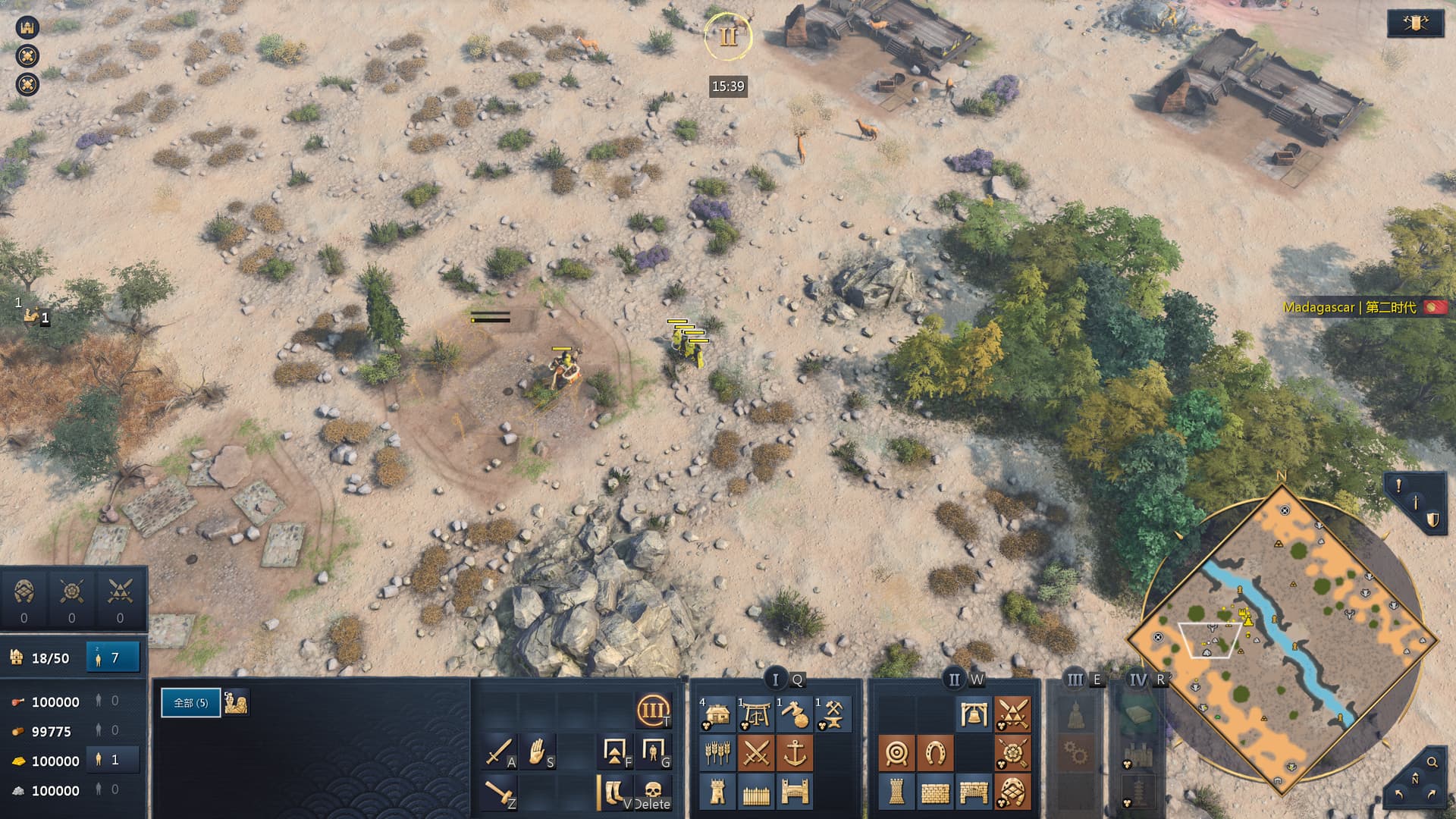Image resolution: width=1456 pixels, height=819 pixels.
Task: Delete the unit with the skull button
Action: tap(652, 792)
